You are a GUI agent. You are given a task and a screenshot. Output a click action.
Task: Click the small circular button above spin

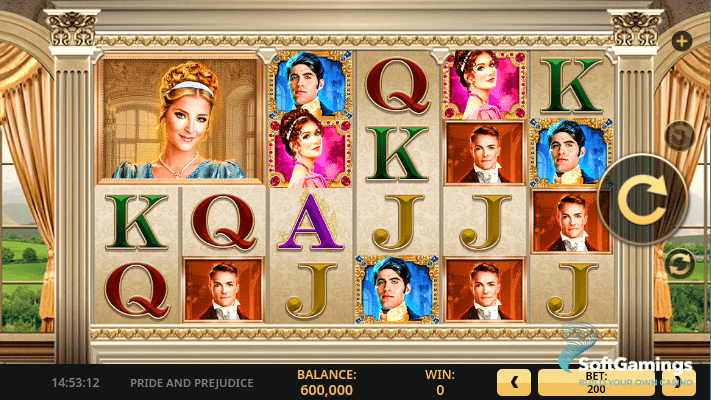coord(680,135)
